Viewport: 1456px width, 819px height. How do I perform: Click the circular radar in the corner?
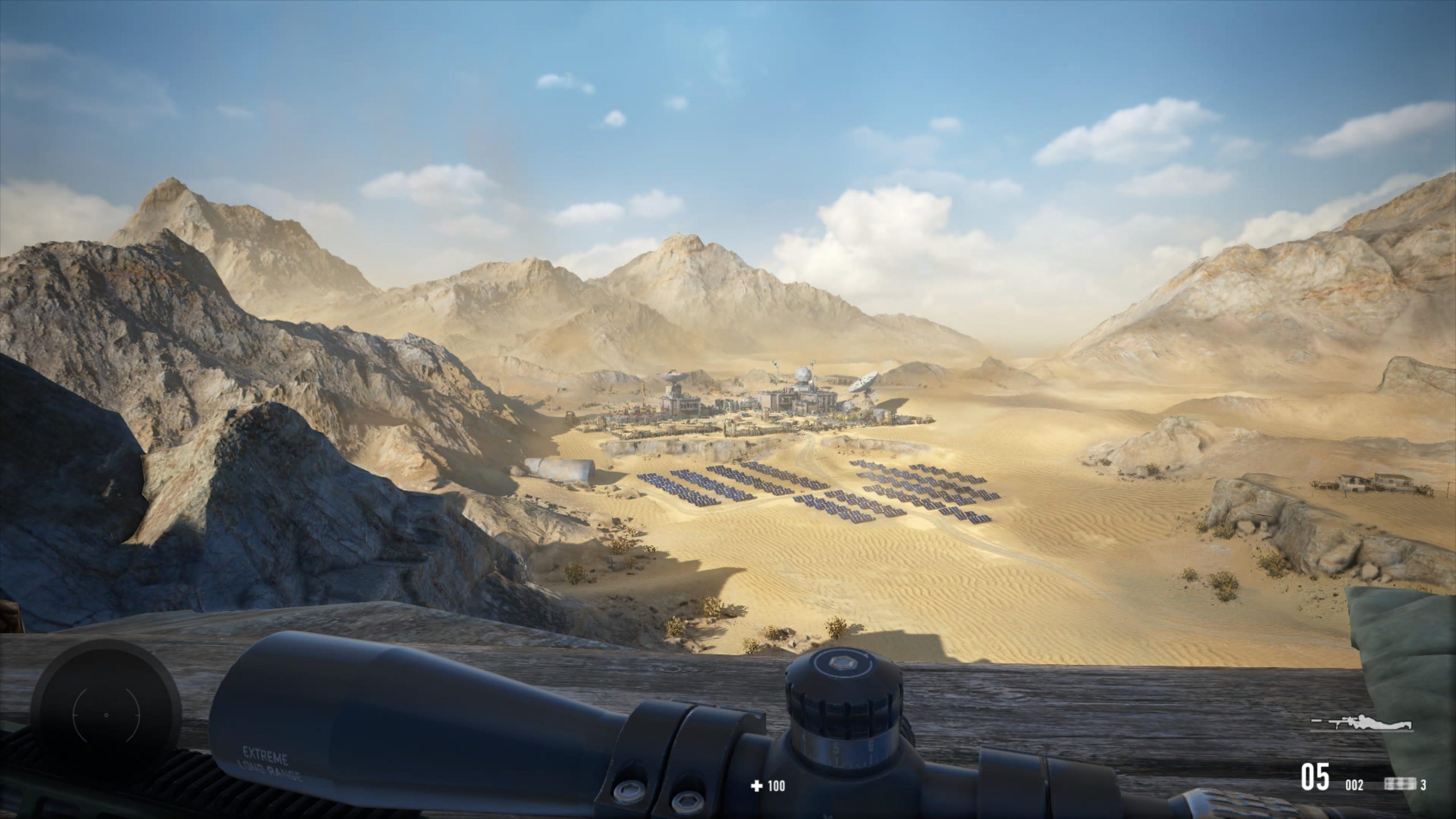click(106, 714)
